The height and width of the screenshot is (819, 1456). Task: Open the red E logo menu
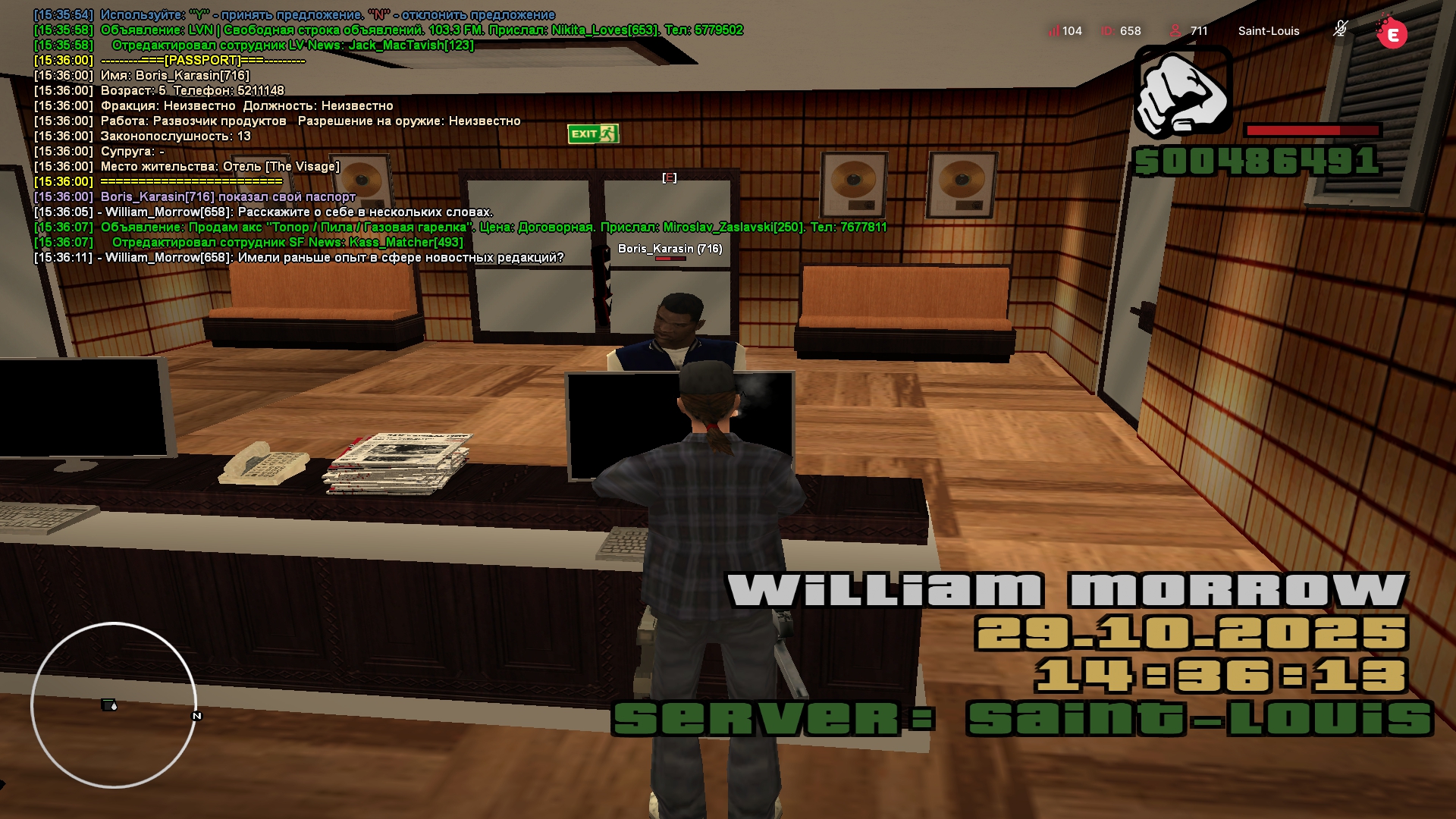(1392, 33)
